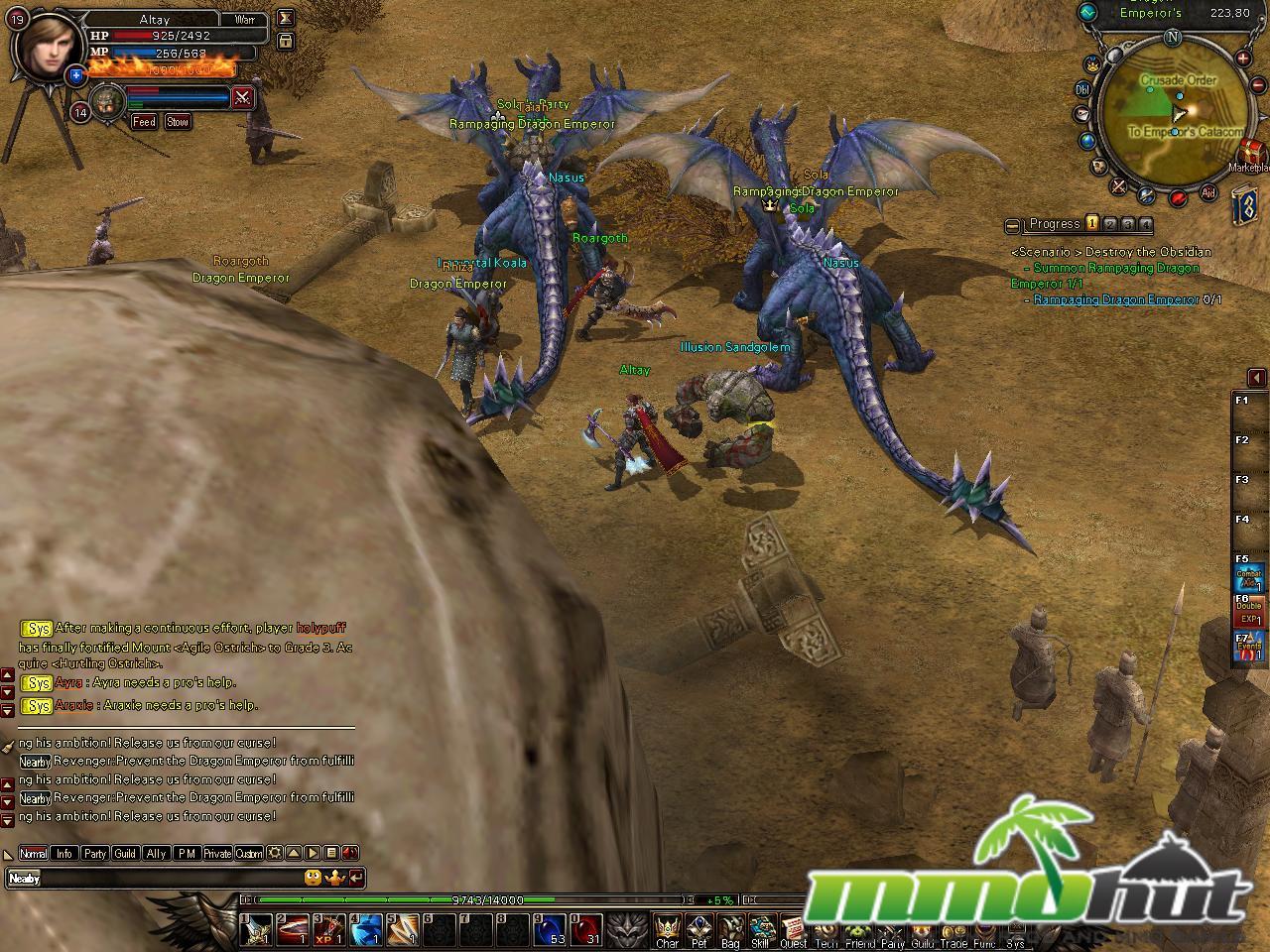Open the Skill window
The width and height of the screenshot is (1270, 952).
[x=760, y=932]
